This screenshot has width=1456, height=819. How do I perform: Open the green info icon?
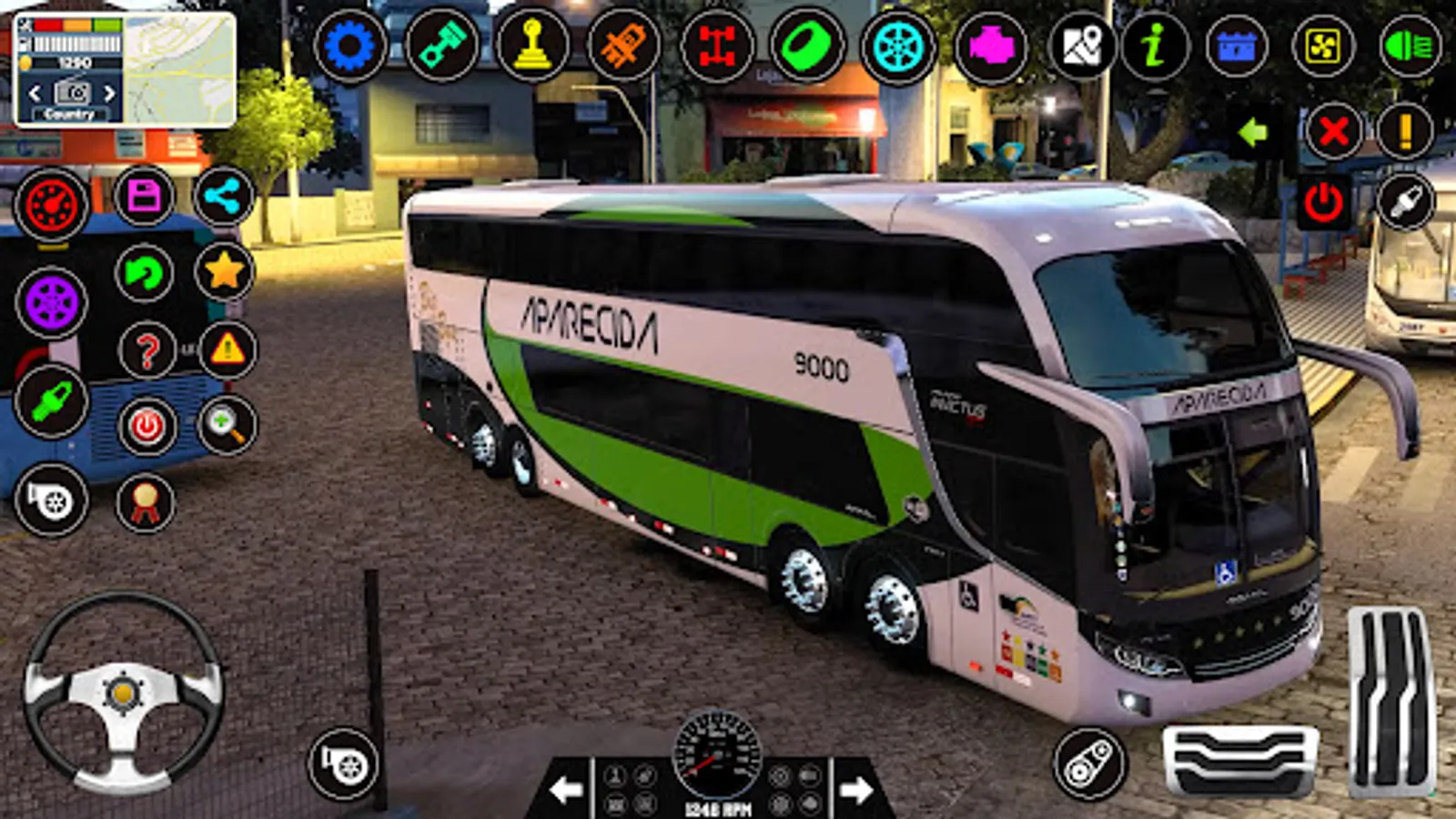1154,45
